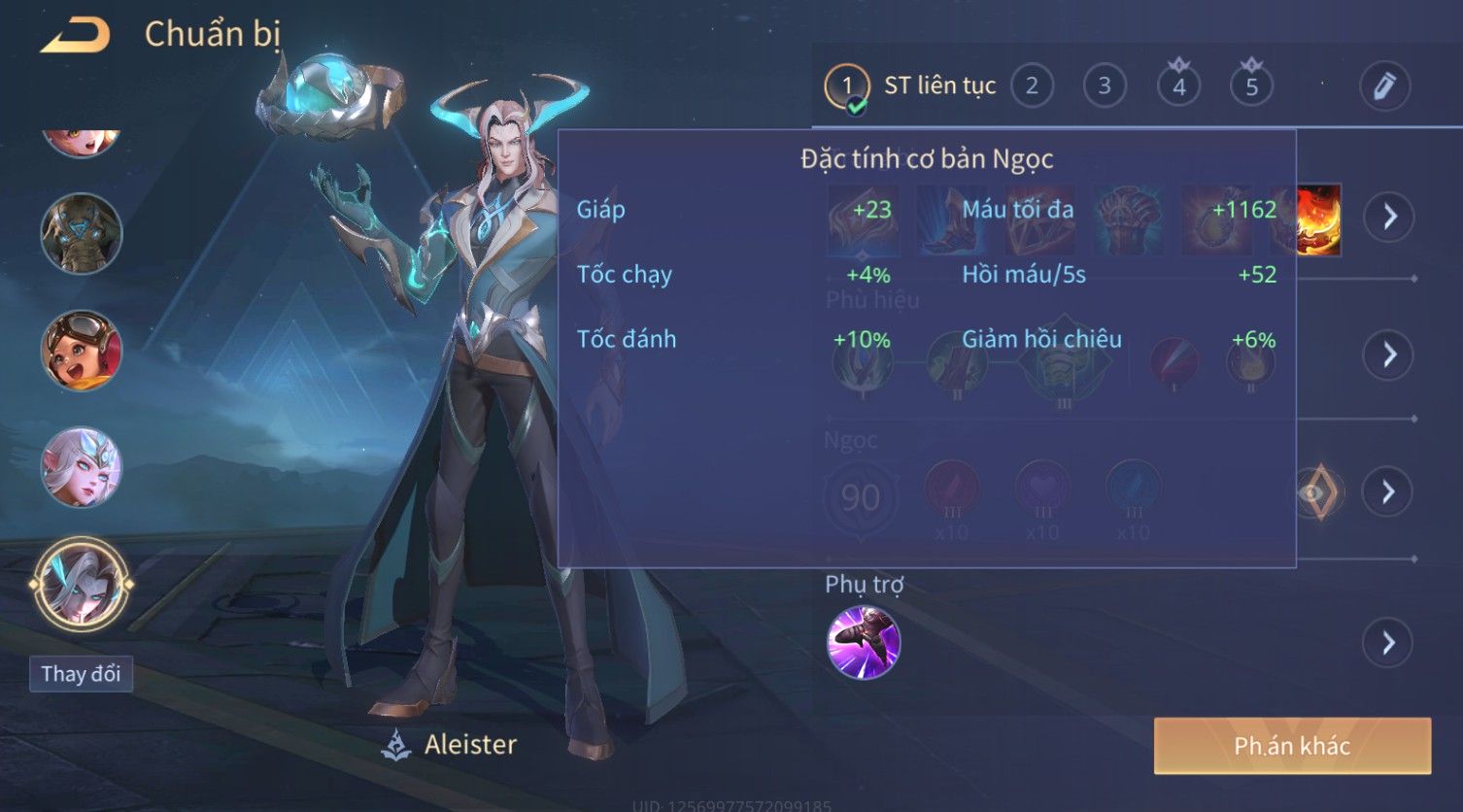
Task: Edit preset with the pencil icon
Action: (1384, 86)
